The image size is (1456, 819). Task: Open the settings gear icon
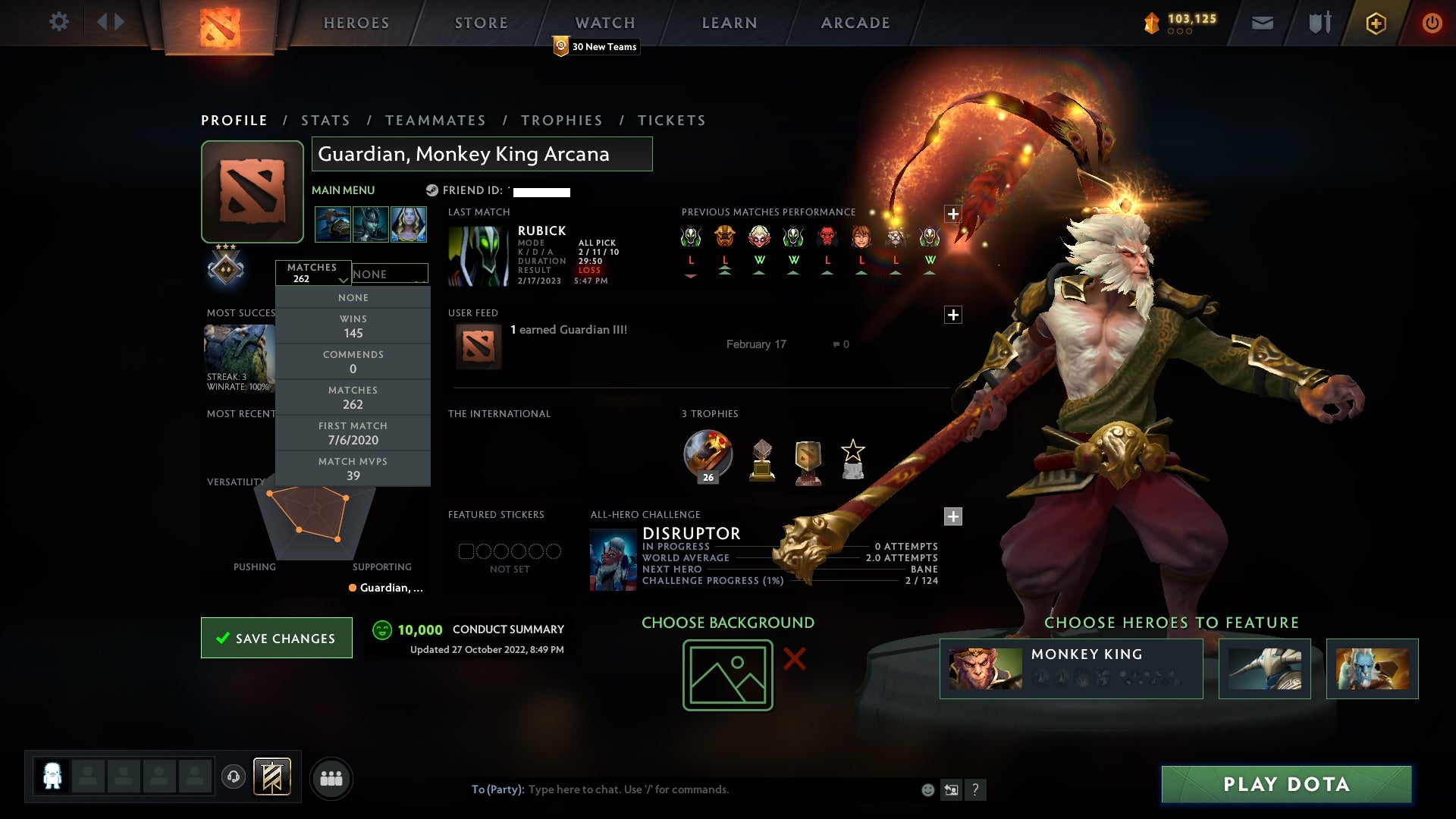[x=59, y=22]
